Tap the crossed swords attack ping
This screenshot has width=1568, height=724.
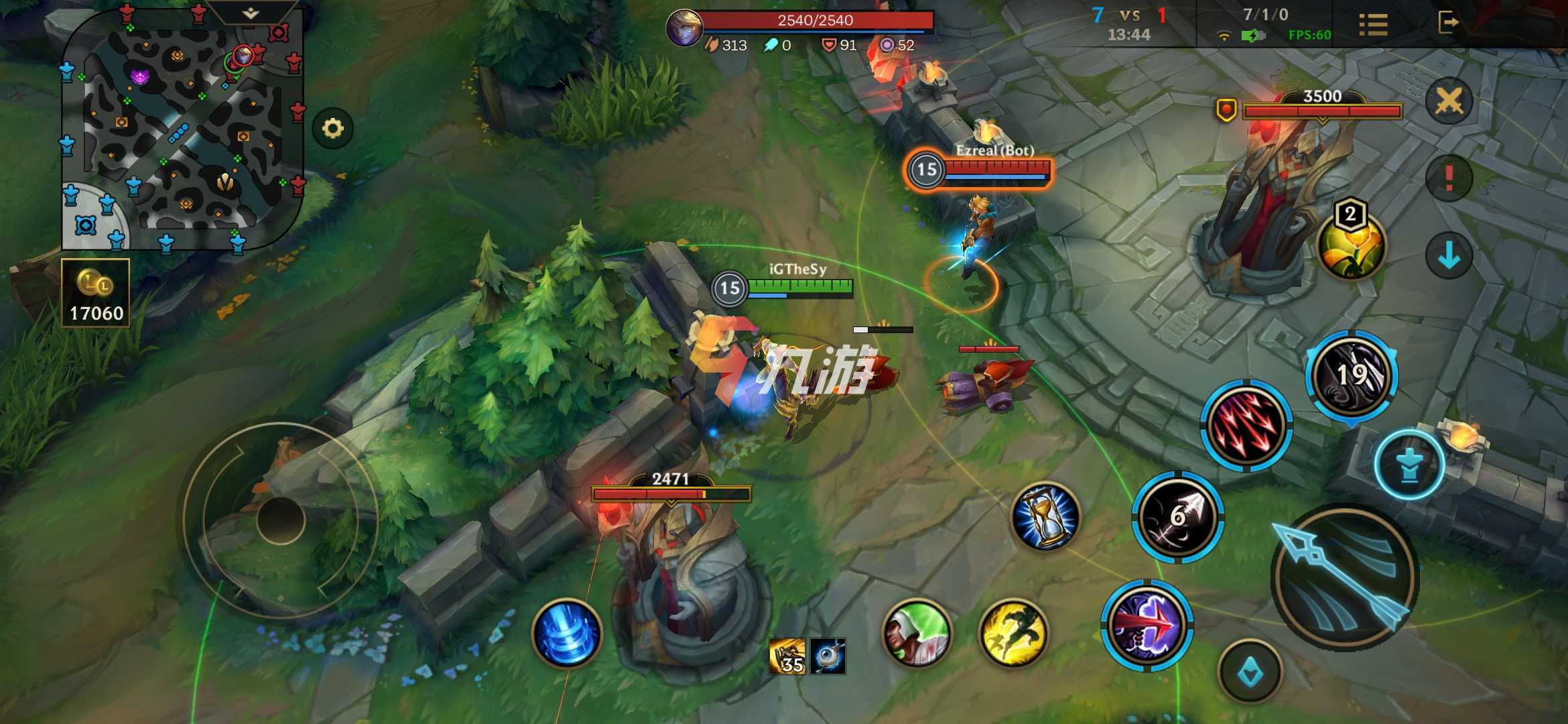point(1449,102)
